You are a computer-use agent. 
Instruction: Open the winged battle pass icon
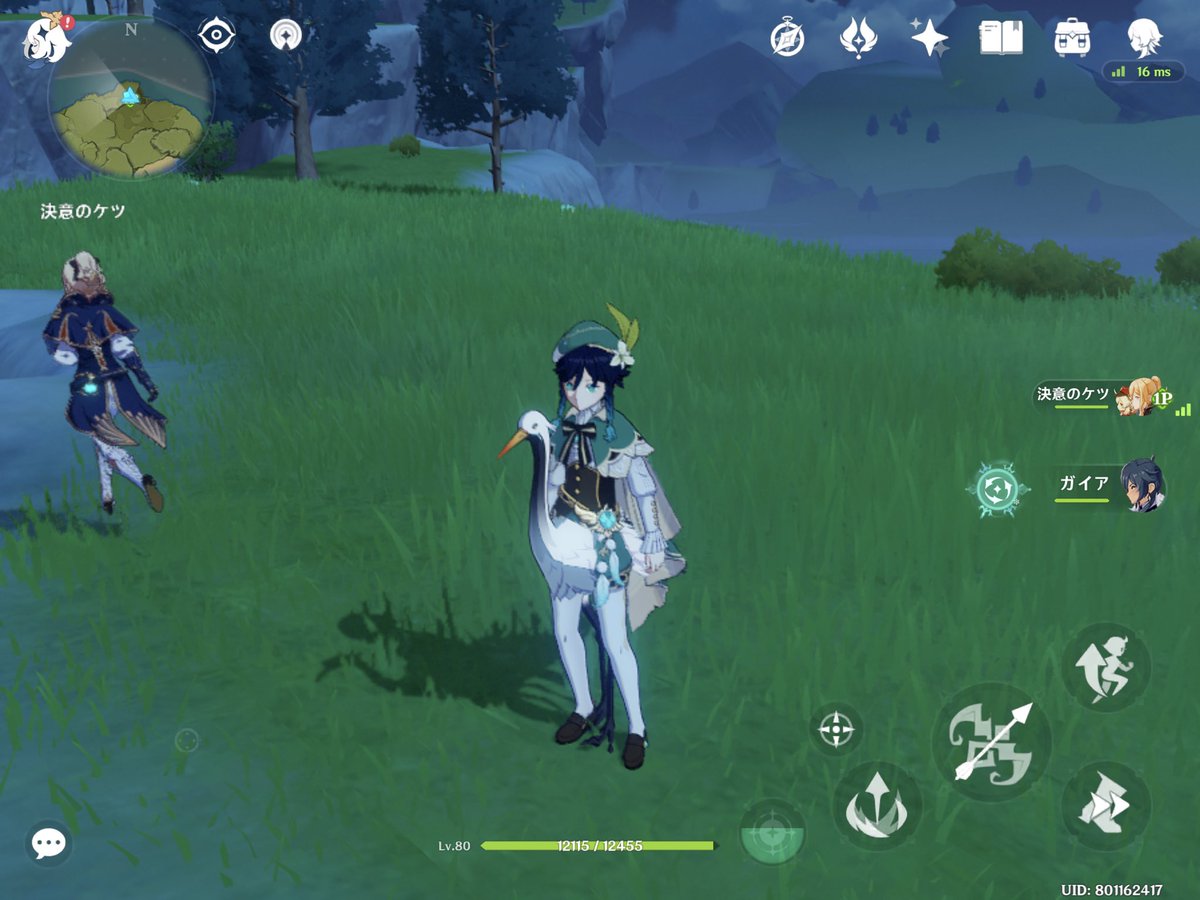pyautogui.click(x=857, y=39)
